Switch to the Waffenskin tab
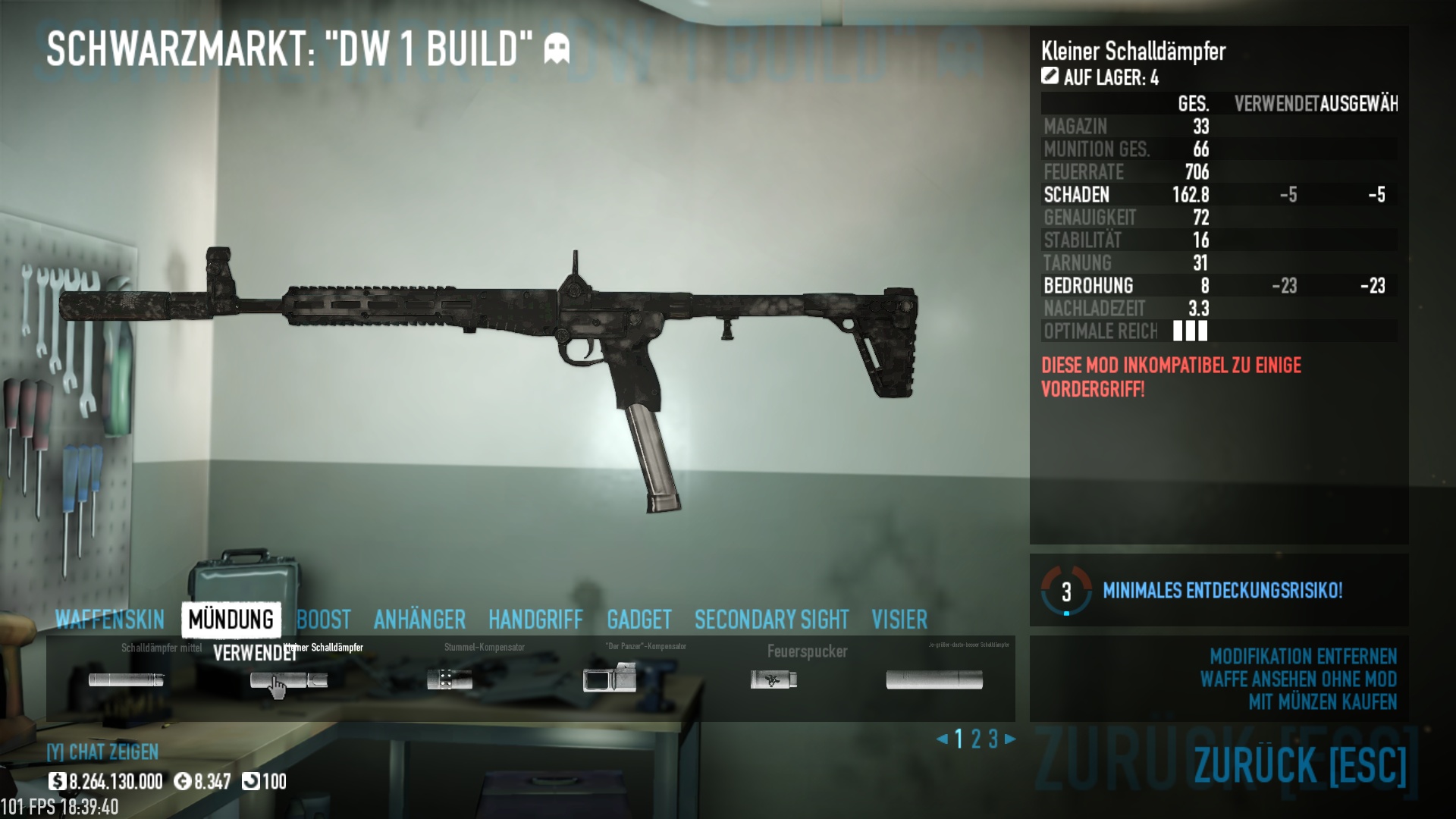The height and width of the screenshot is (819, 1456). coord(109,620)
